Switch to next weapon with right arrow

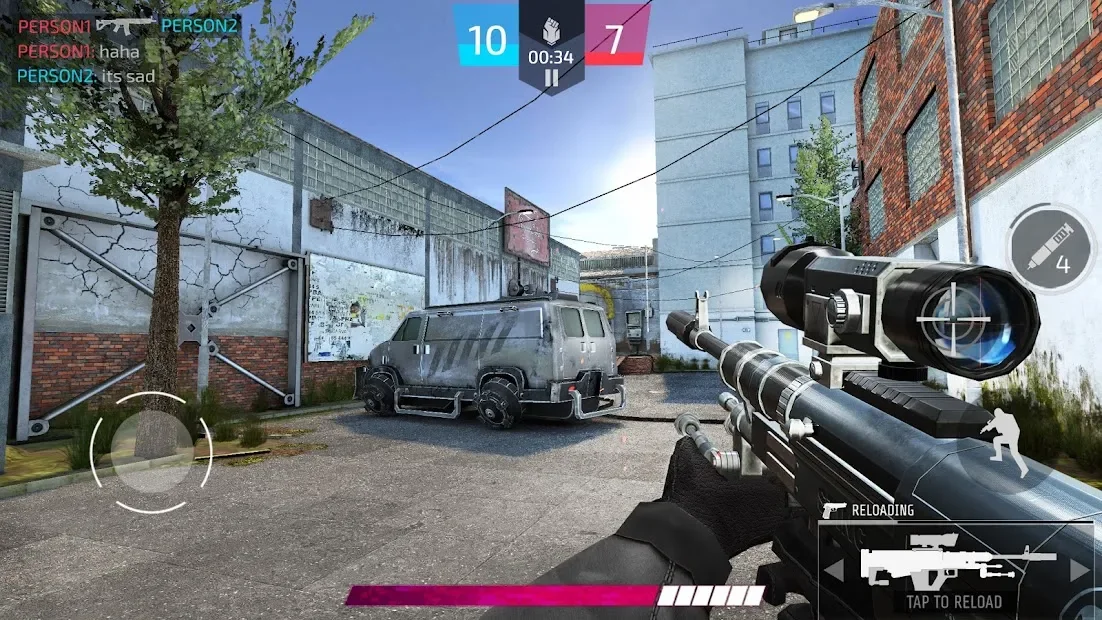pos(1079,570)
